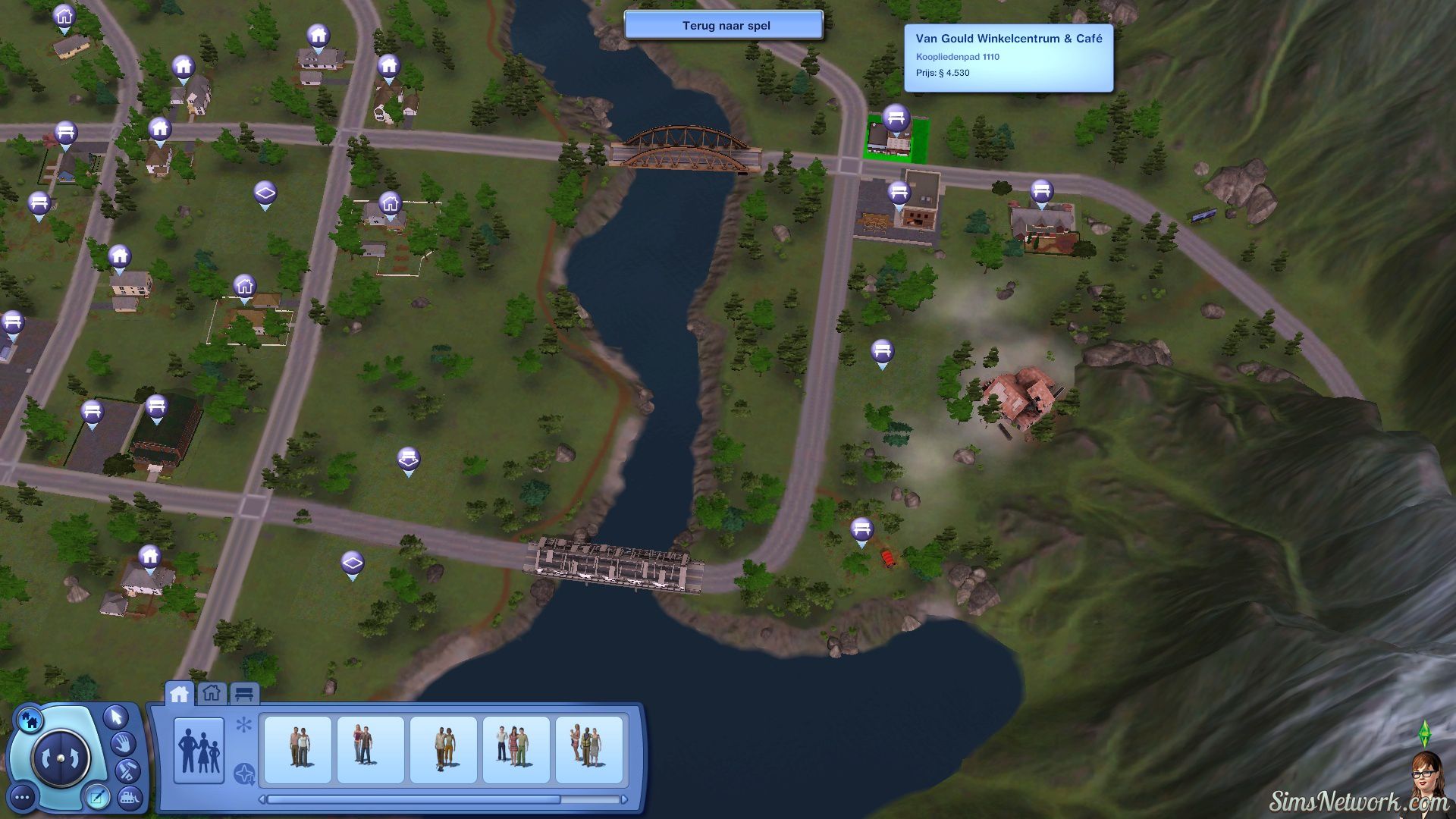This screenshot has height=819, width=1456.
Task: Choose the paint roller and saw tool
Action: [x=126, y=771]
